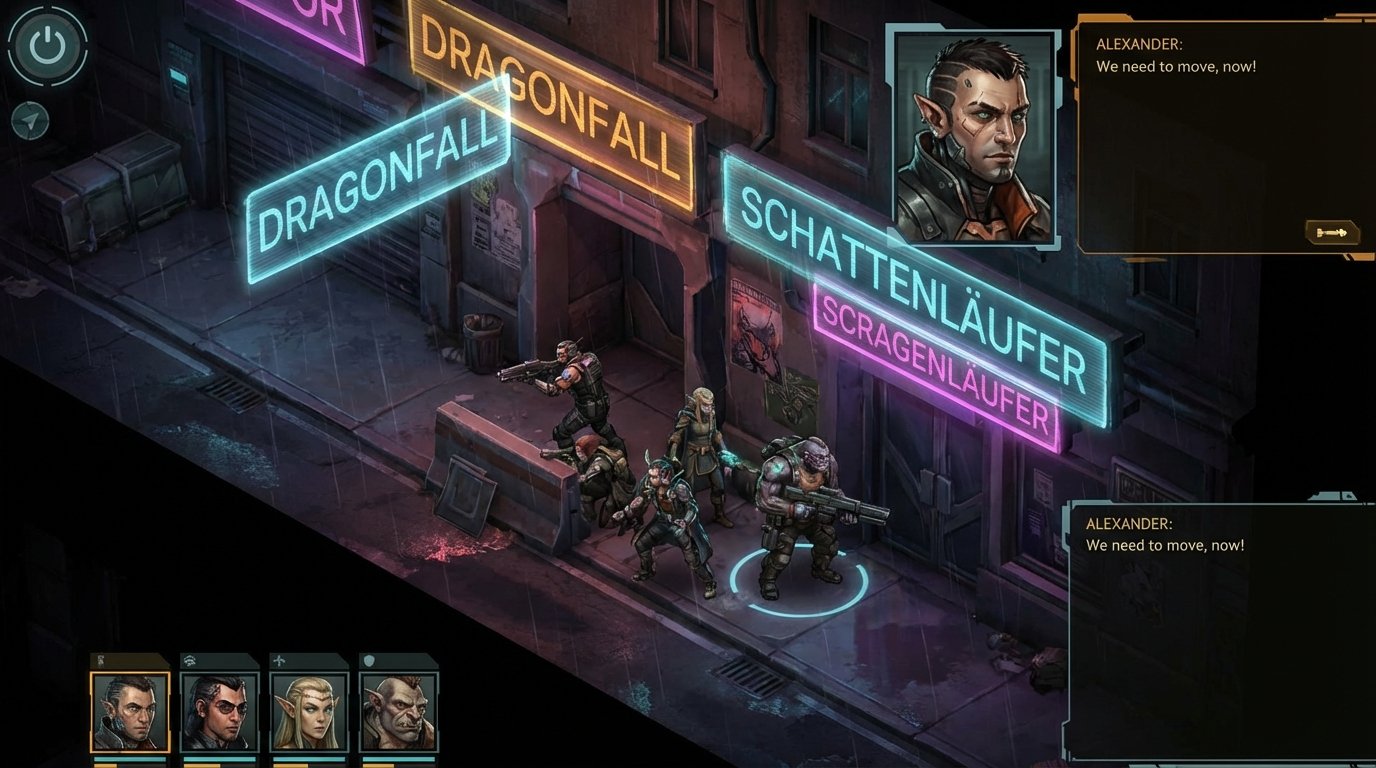Click the waypoint arrow icon below power button
This screenshot has height=768, width=1376.
[x=31, y=120]
